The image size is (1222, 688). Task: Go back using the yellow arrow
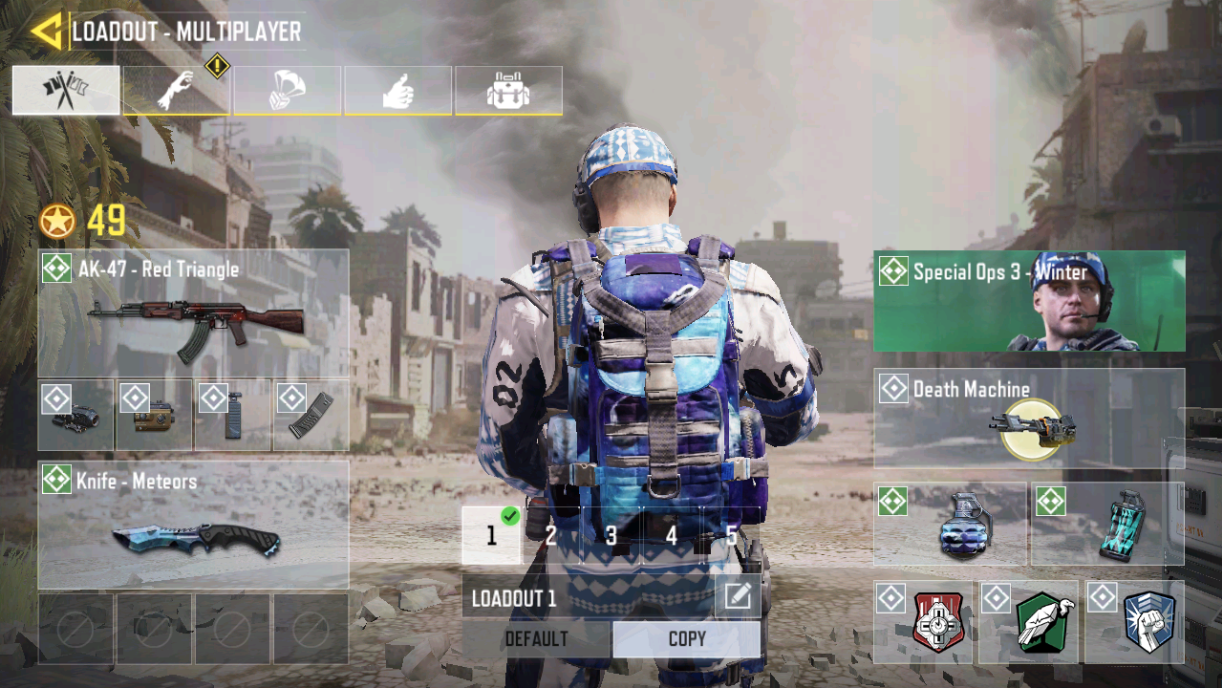(46, 31)
